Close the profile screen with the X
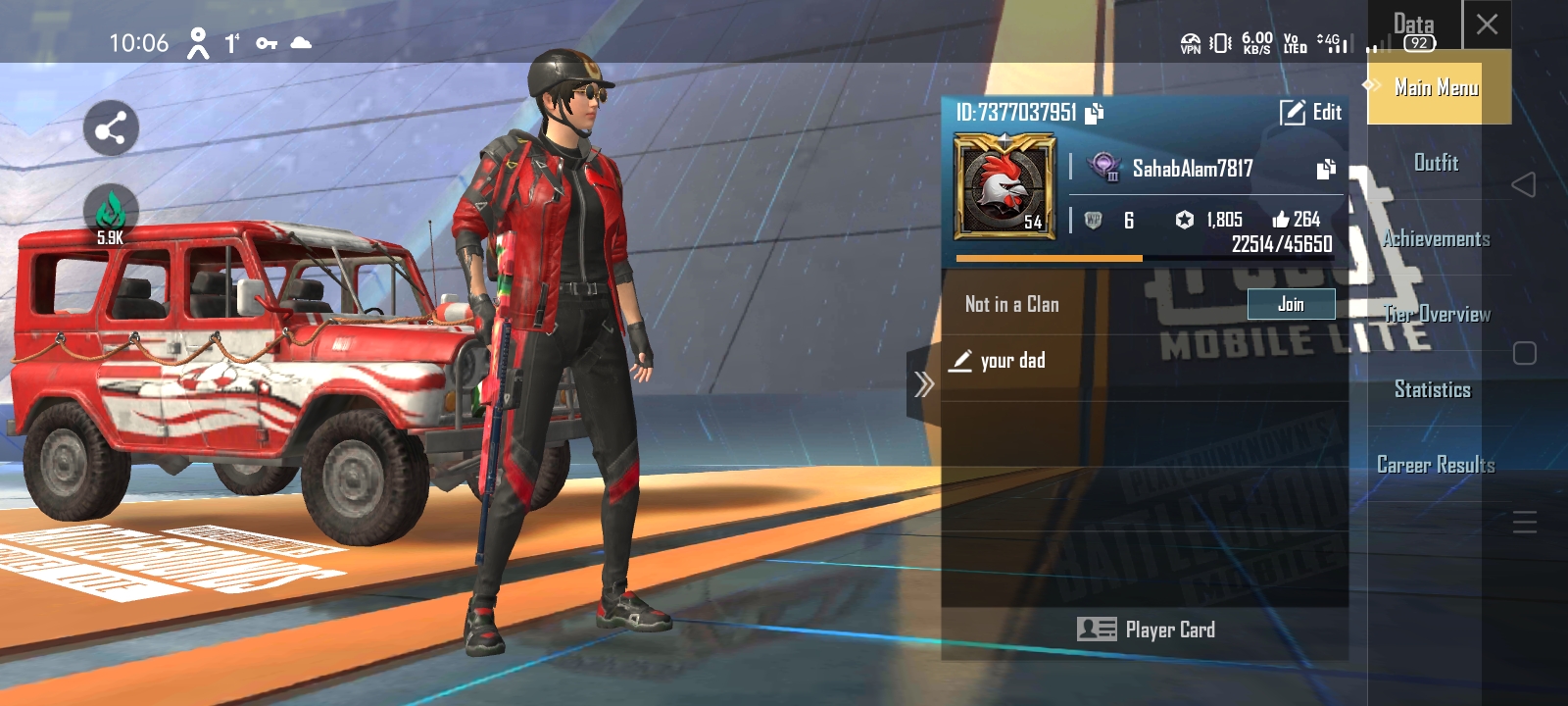 click(x=1487, y=25)
